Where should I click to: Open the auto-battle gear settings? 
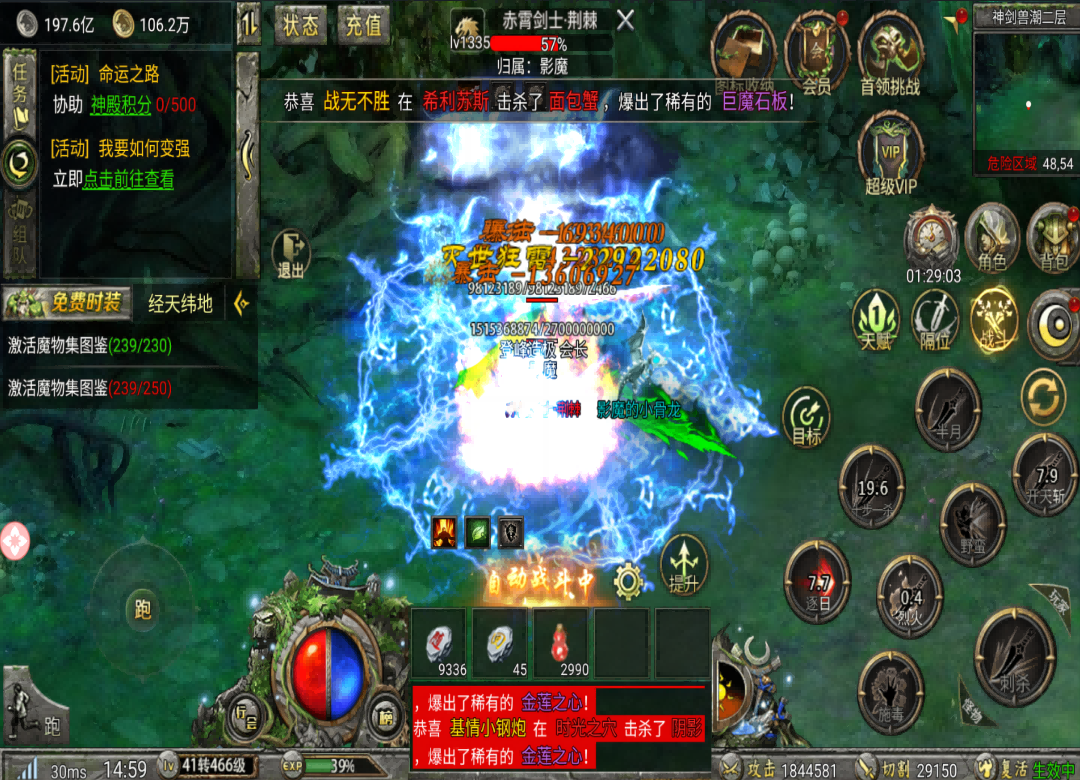627,579
